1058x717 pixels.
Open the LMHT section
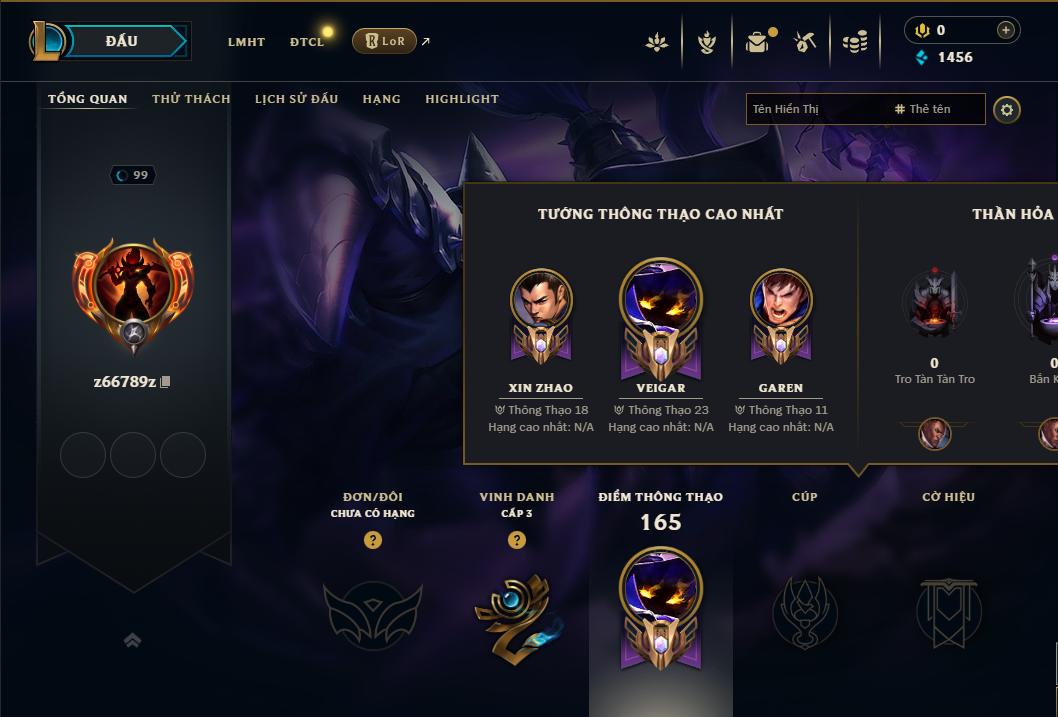click(246, 42)
